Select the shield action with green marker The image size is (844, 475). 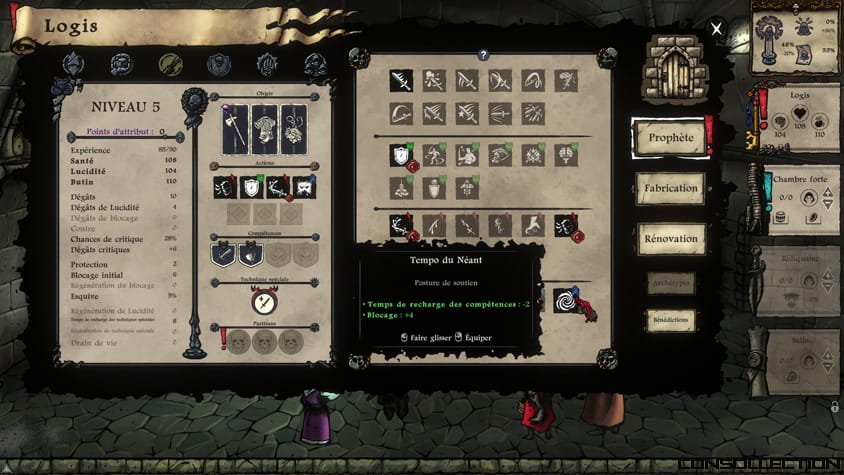pyautogui.click(x=251, y=187)
